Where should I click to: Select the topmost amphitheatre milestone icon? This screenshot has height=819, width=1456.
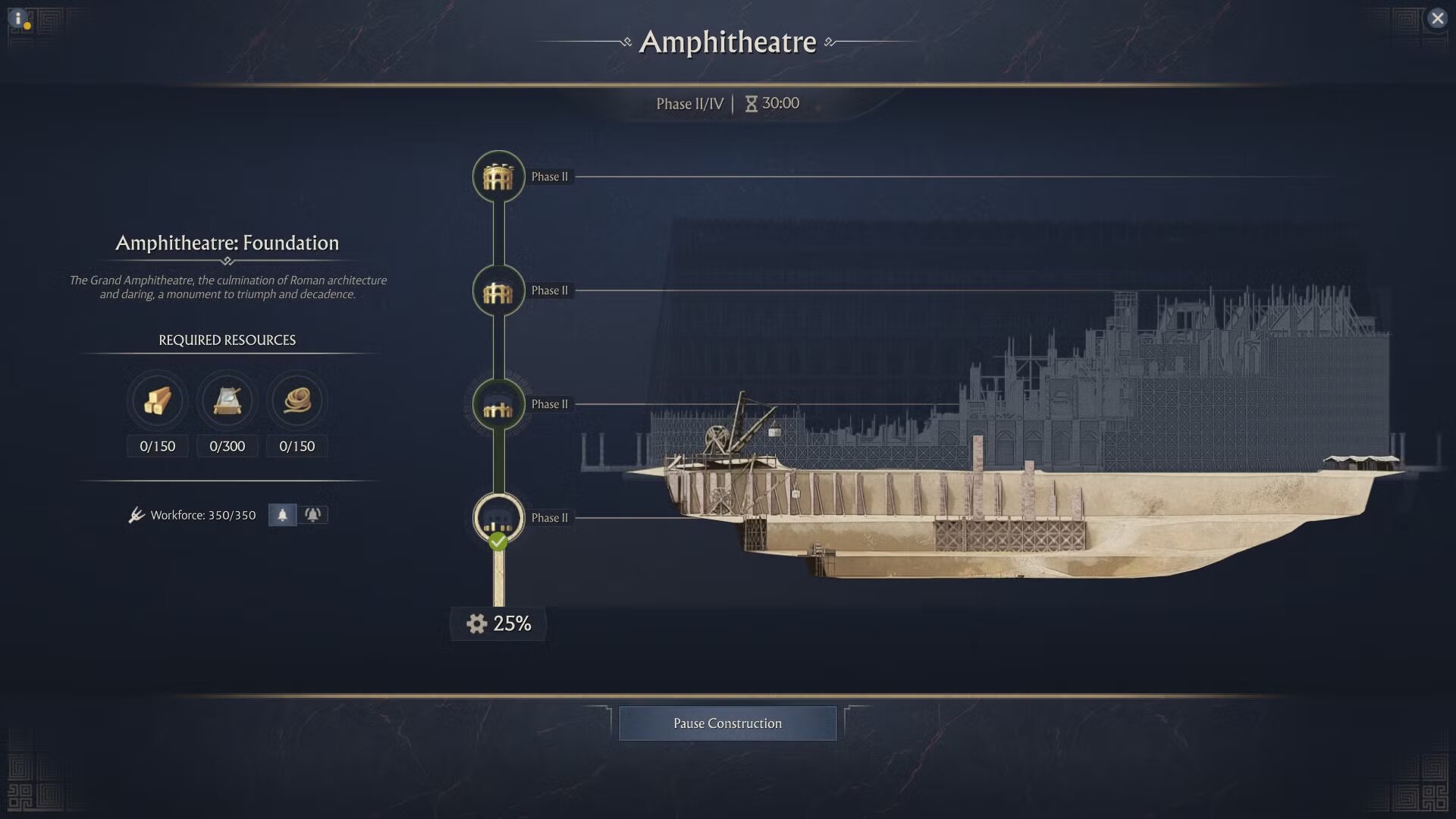coord(498,177)
